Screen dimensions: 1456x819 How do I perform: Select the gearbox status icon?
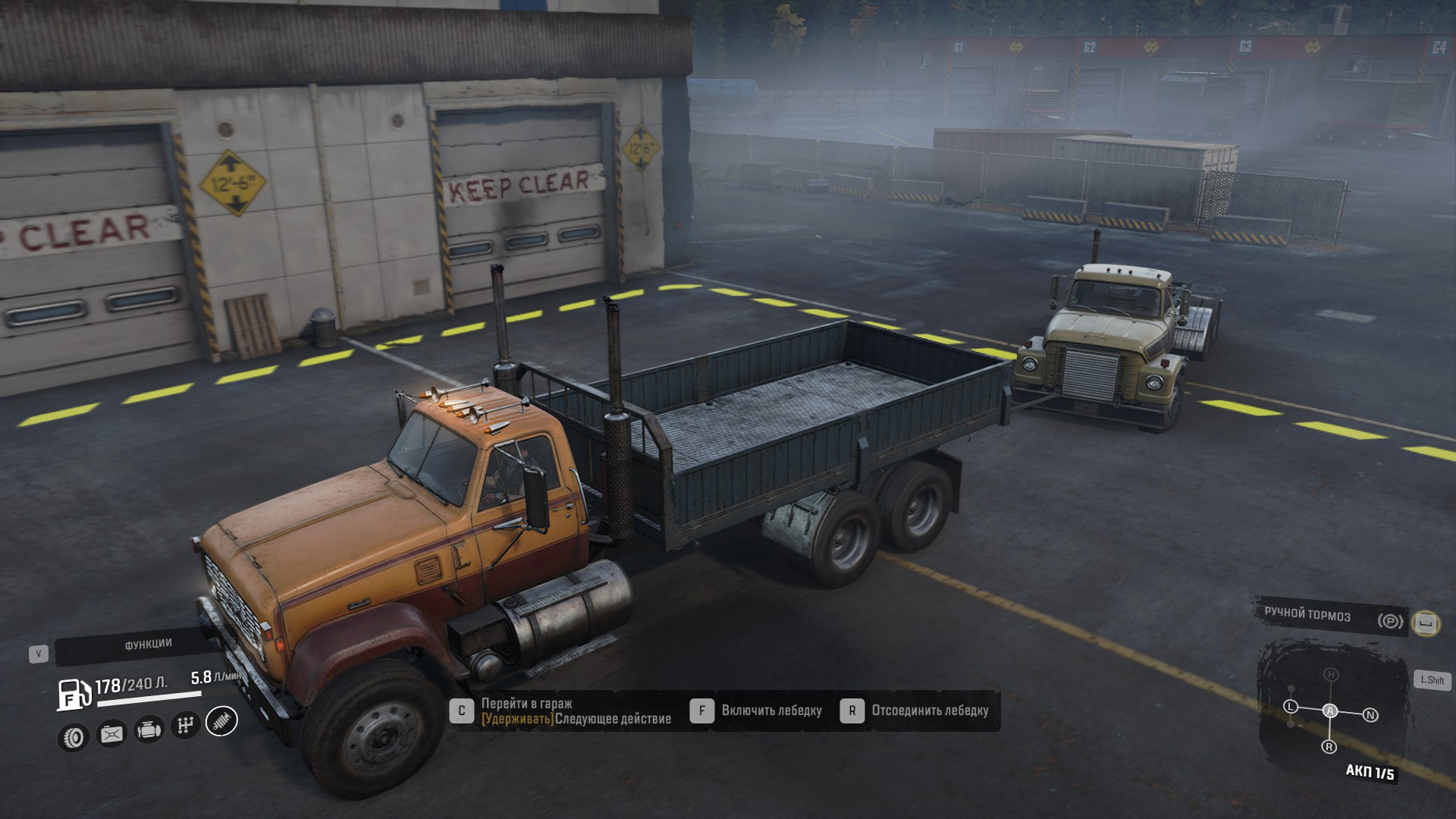(185, 725)
